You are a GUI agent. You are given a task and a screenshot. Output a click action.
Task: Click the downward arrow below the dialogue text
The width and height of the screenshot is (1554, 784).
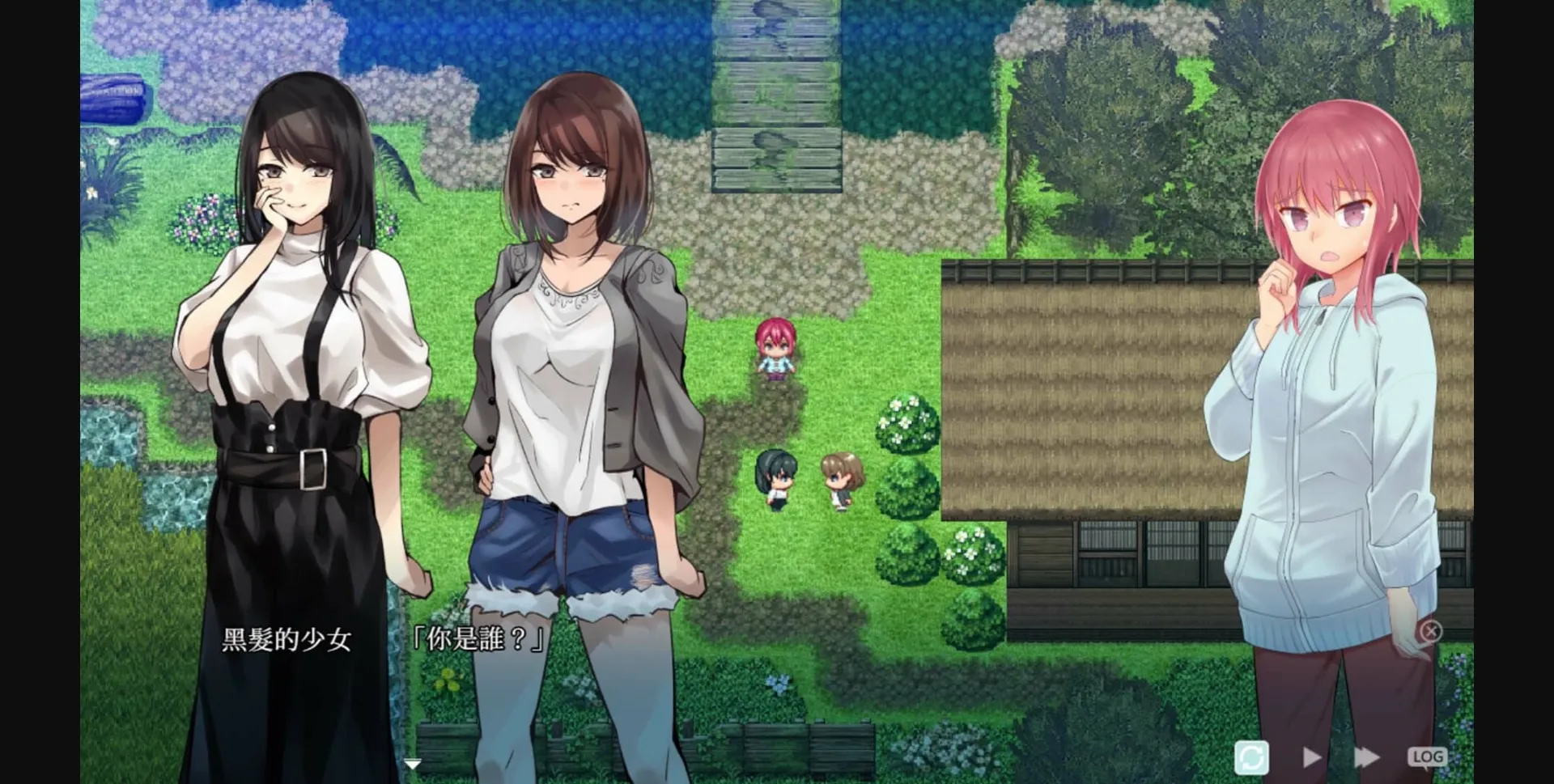[413, 761]
